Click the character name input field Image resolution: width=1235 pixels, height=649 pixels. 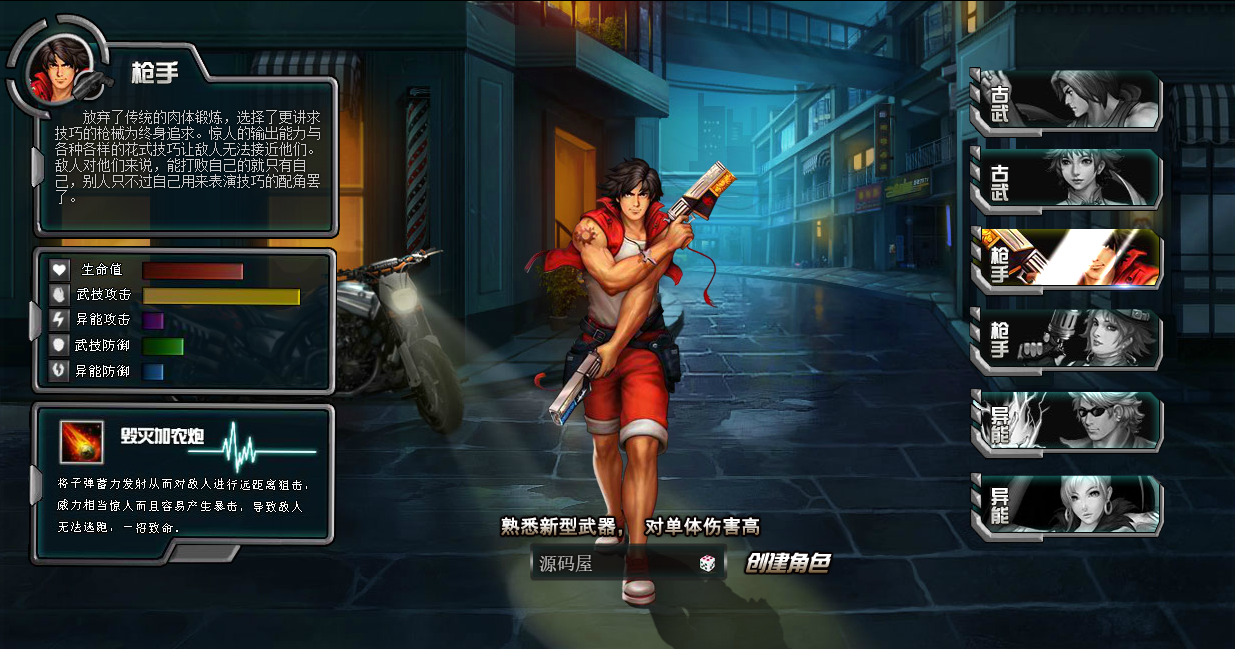(x=612, y=564)
